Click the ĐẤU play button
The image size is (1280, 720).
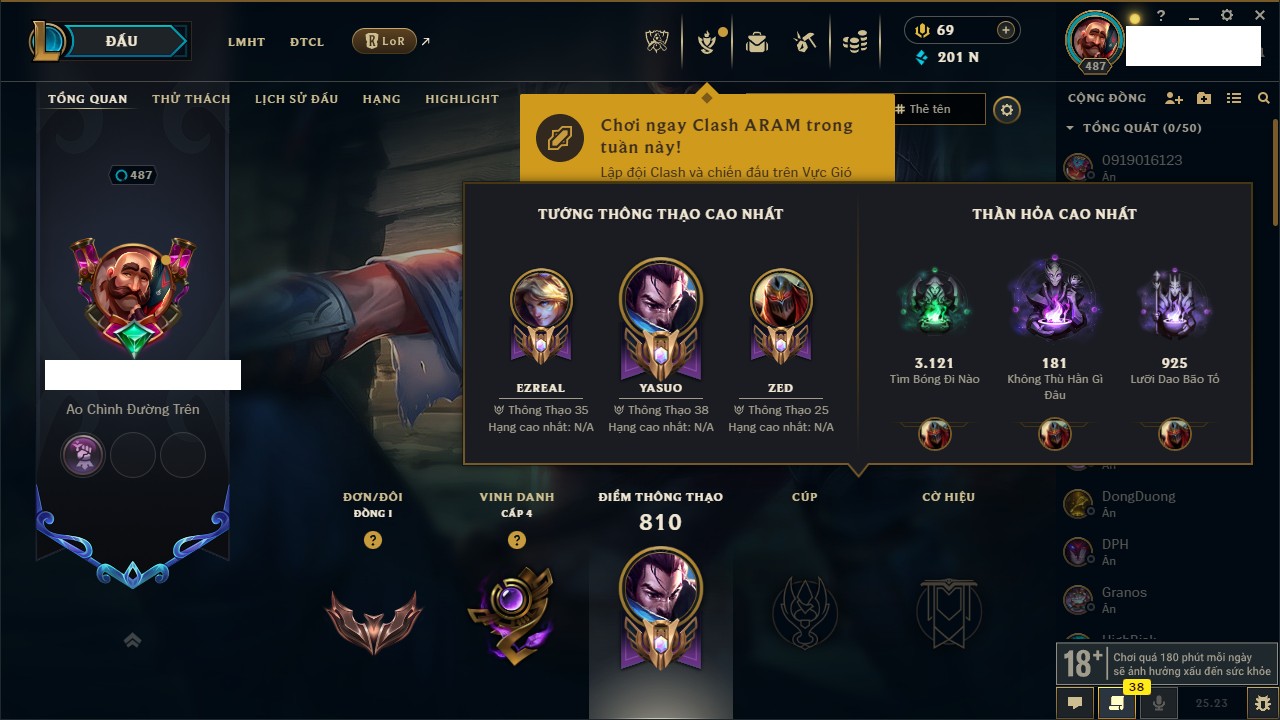[x=122, y=41]
